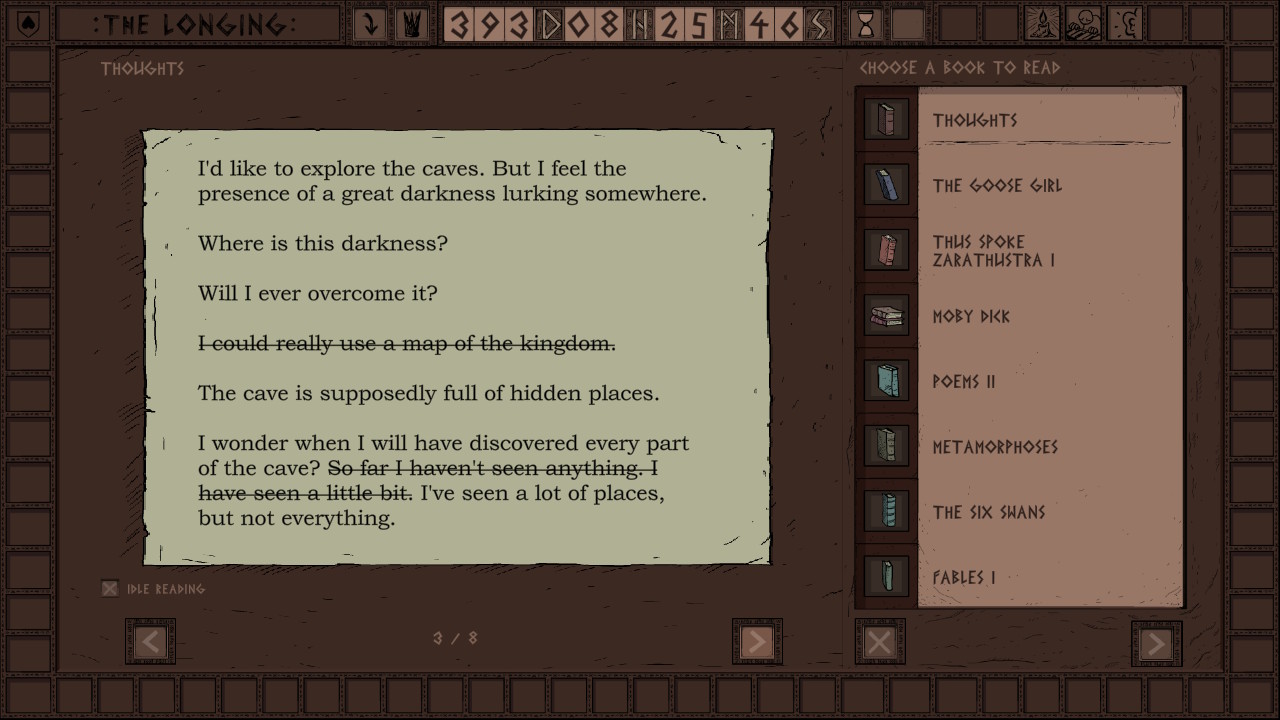This screenshot has width=1280, height=720.
Task: Click the crown icon beside the title
Action: click(x=411, y=24)
